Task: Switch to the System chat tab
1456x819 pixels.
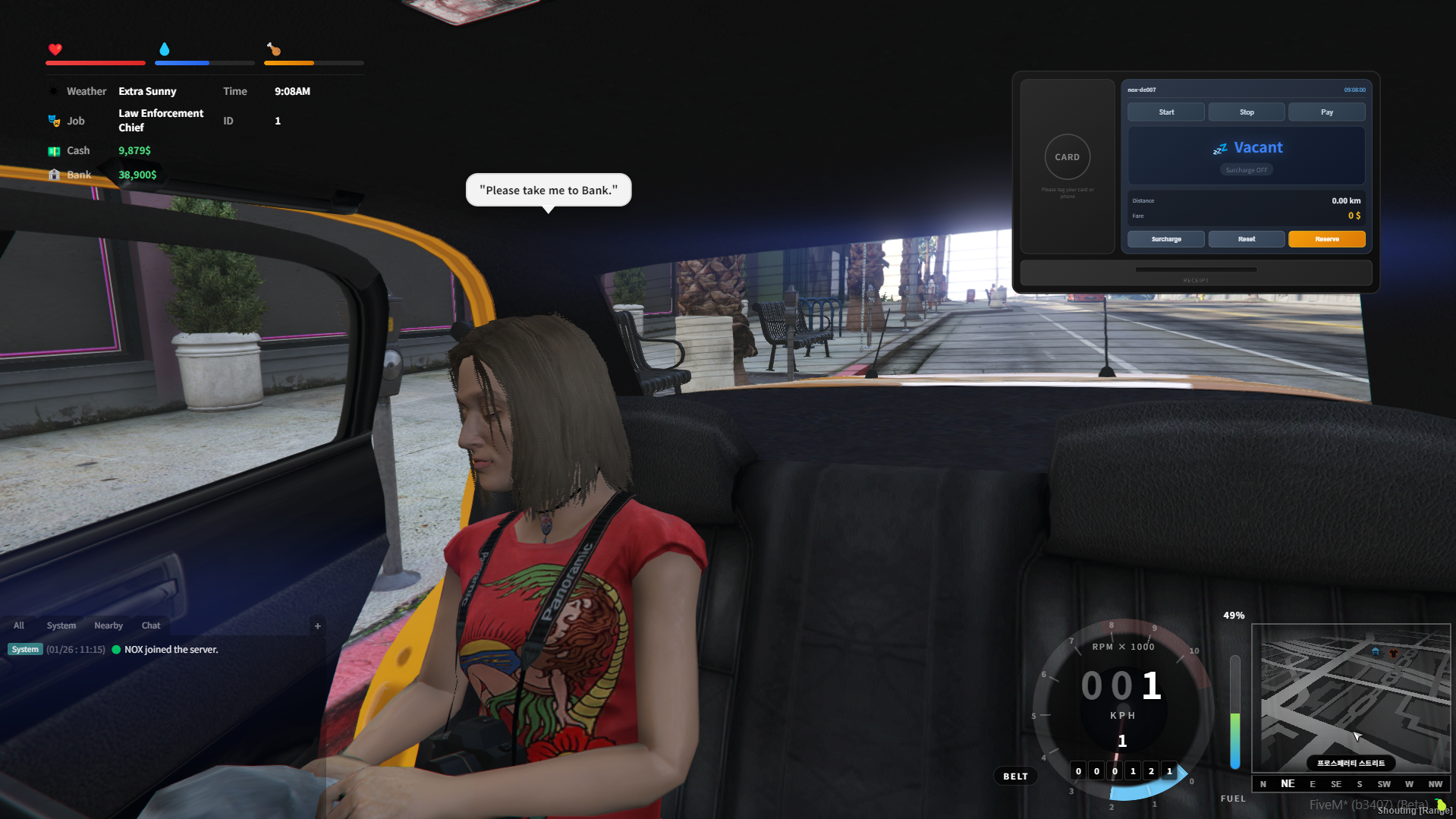Action: [61, 625]
